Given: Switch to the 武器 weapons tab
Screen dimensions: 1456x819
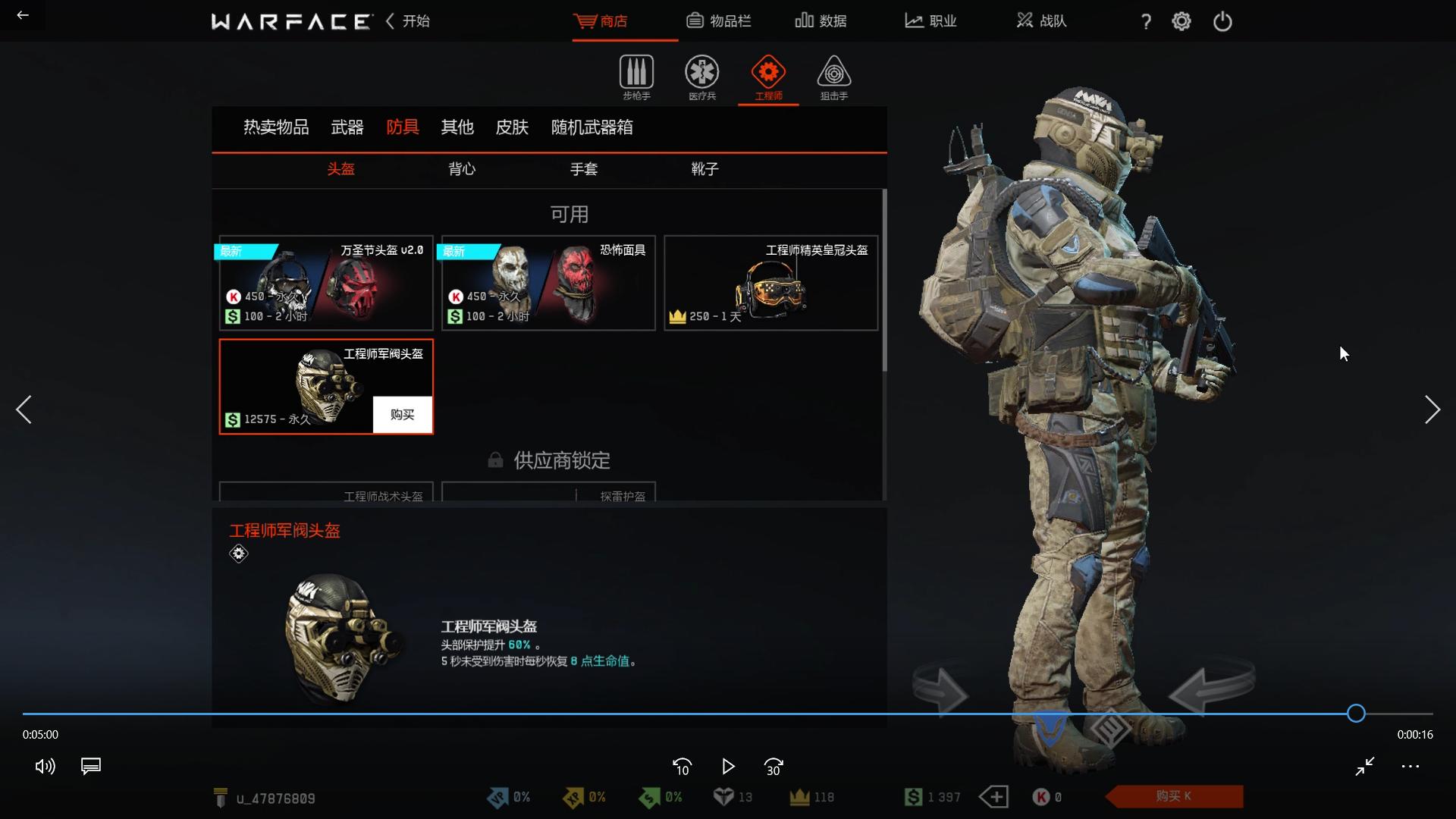Looking at the screenshot, I should tap(347, 127).
